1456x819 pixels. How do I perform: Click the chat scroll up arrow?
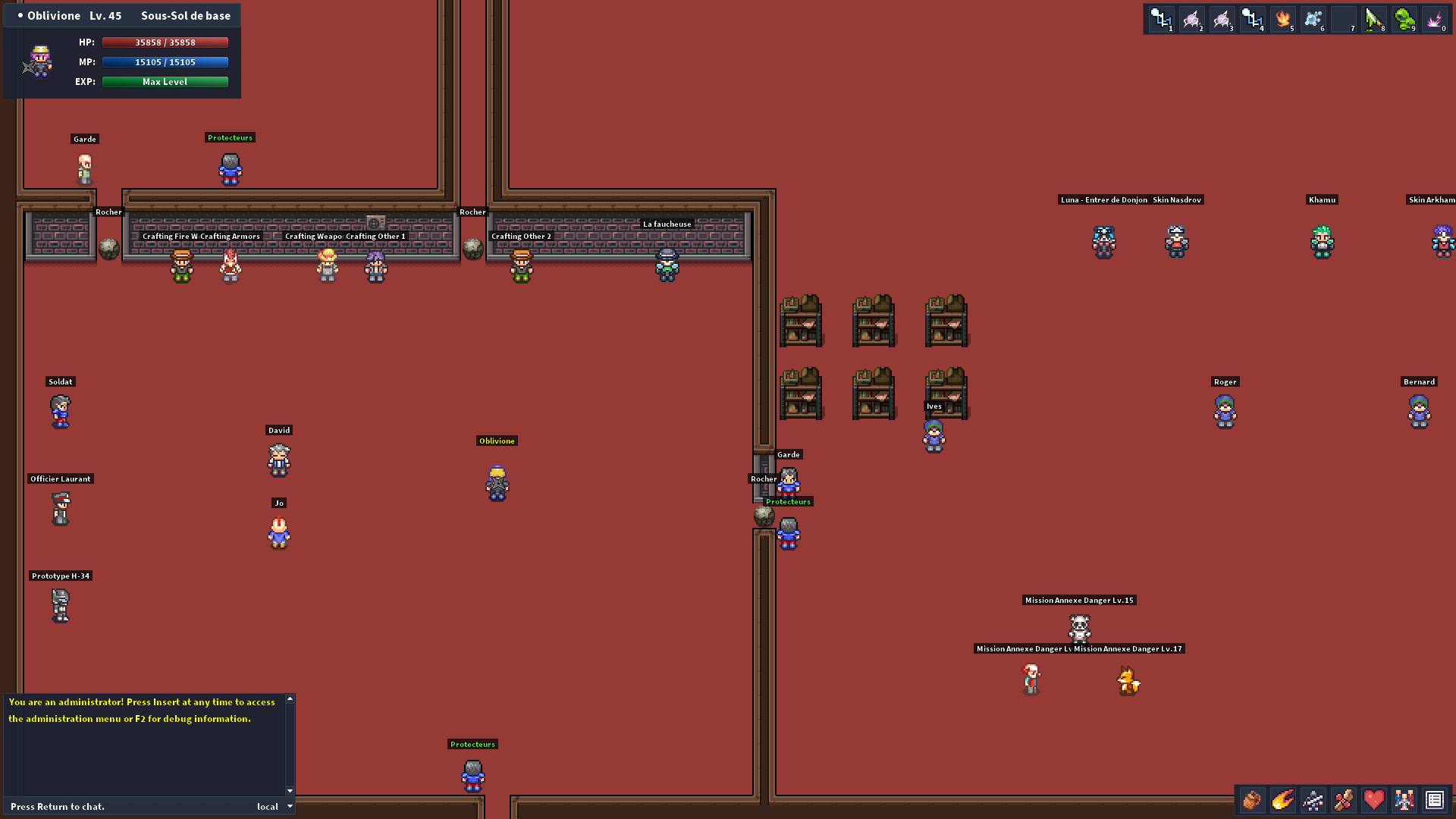[x=289, y=700]
